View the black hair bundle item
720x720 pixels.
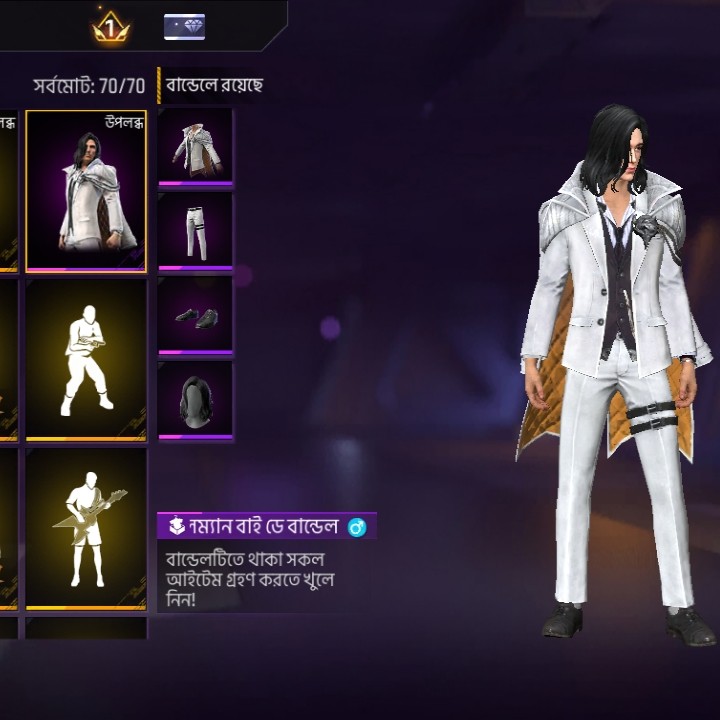(x=195, y=400)
